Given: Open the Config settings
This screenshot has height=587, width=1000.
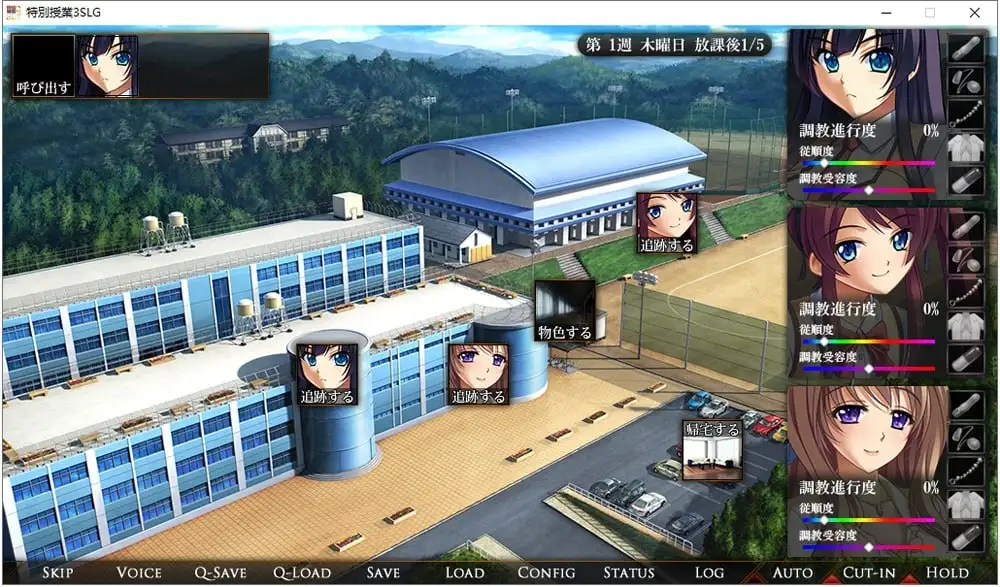Looking at the screenshot, I should 545,573.
